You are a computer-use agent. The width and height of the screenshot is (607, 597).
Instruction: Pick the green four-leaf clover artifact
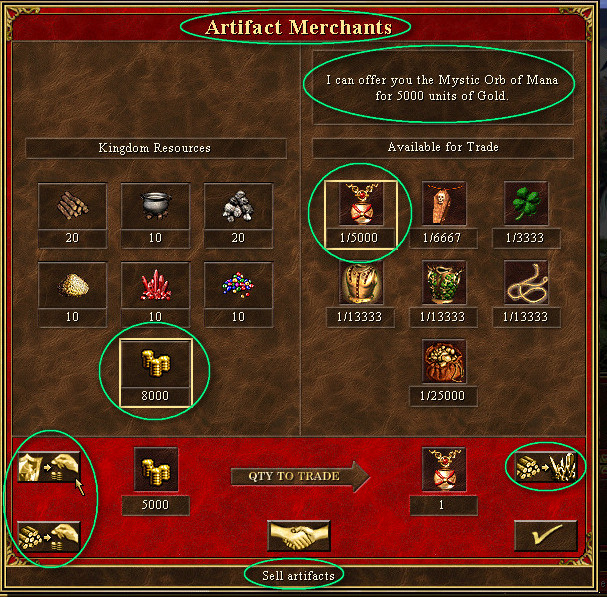point(525,205)
